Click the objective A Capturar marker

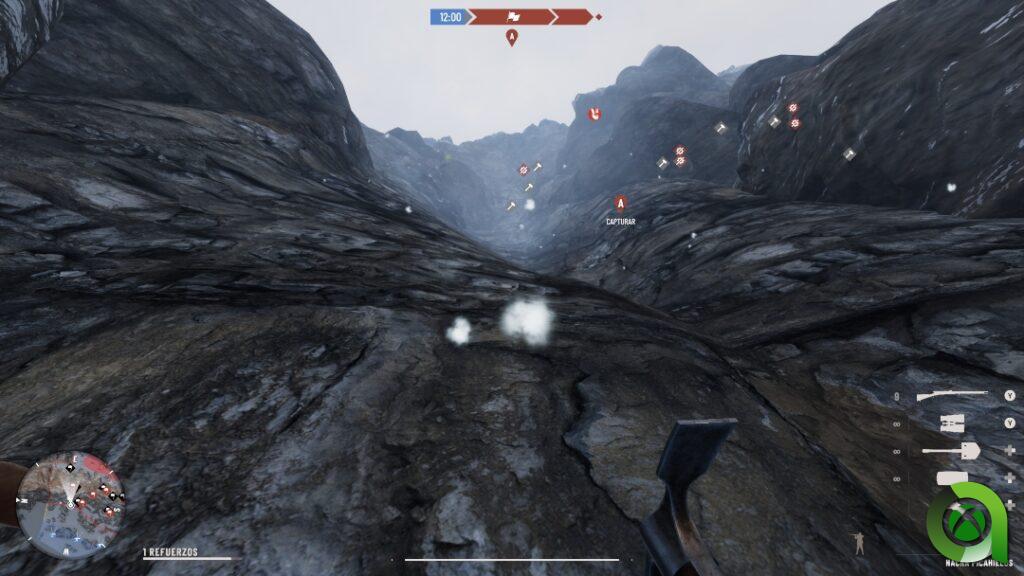point(620,203)
